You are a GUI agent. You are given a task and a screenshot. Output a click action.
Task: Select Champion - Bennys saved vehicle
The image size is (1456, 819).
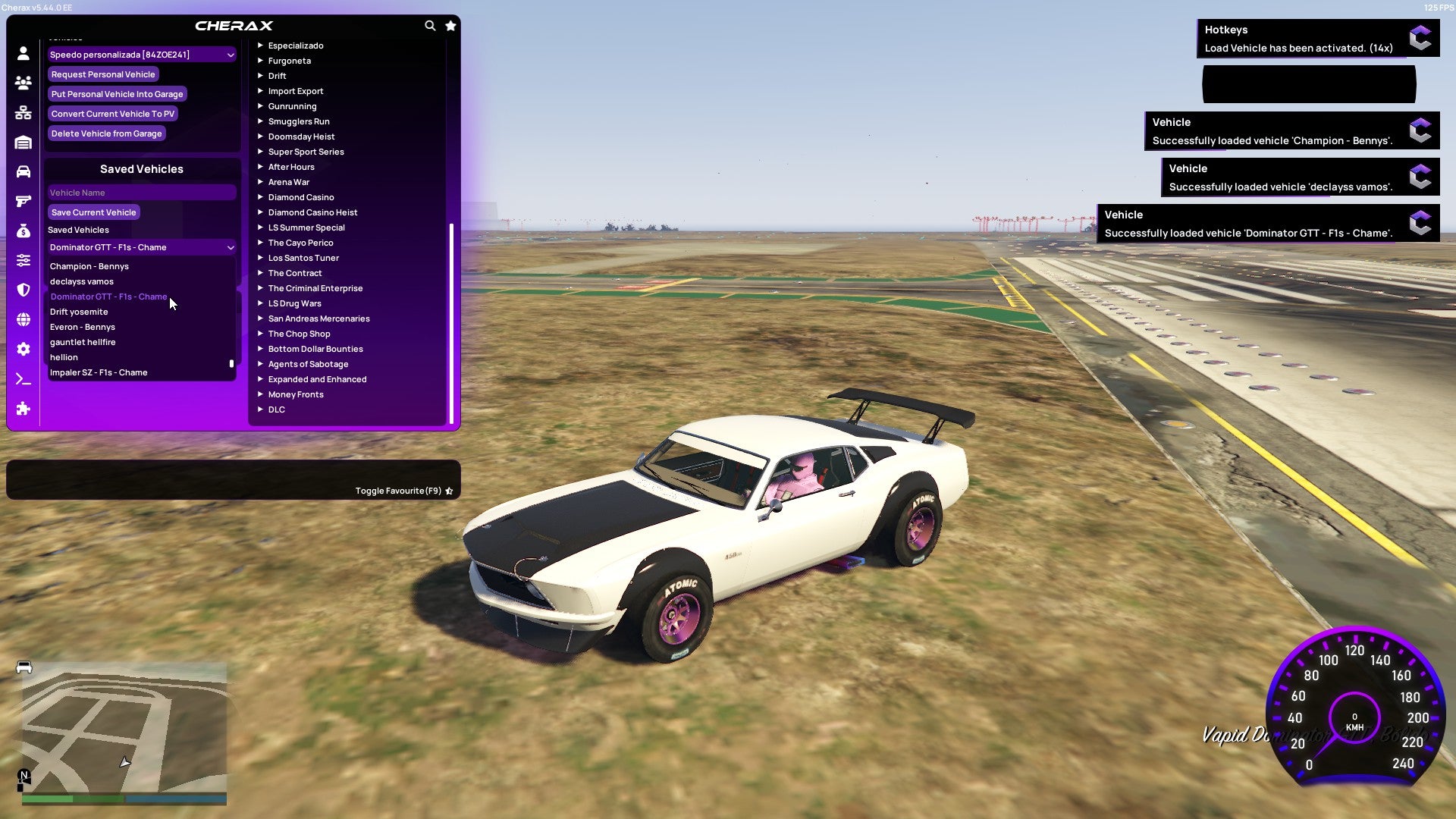89,266
